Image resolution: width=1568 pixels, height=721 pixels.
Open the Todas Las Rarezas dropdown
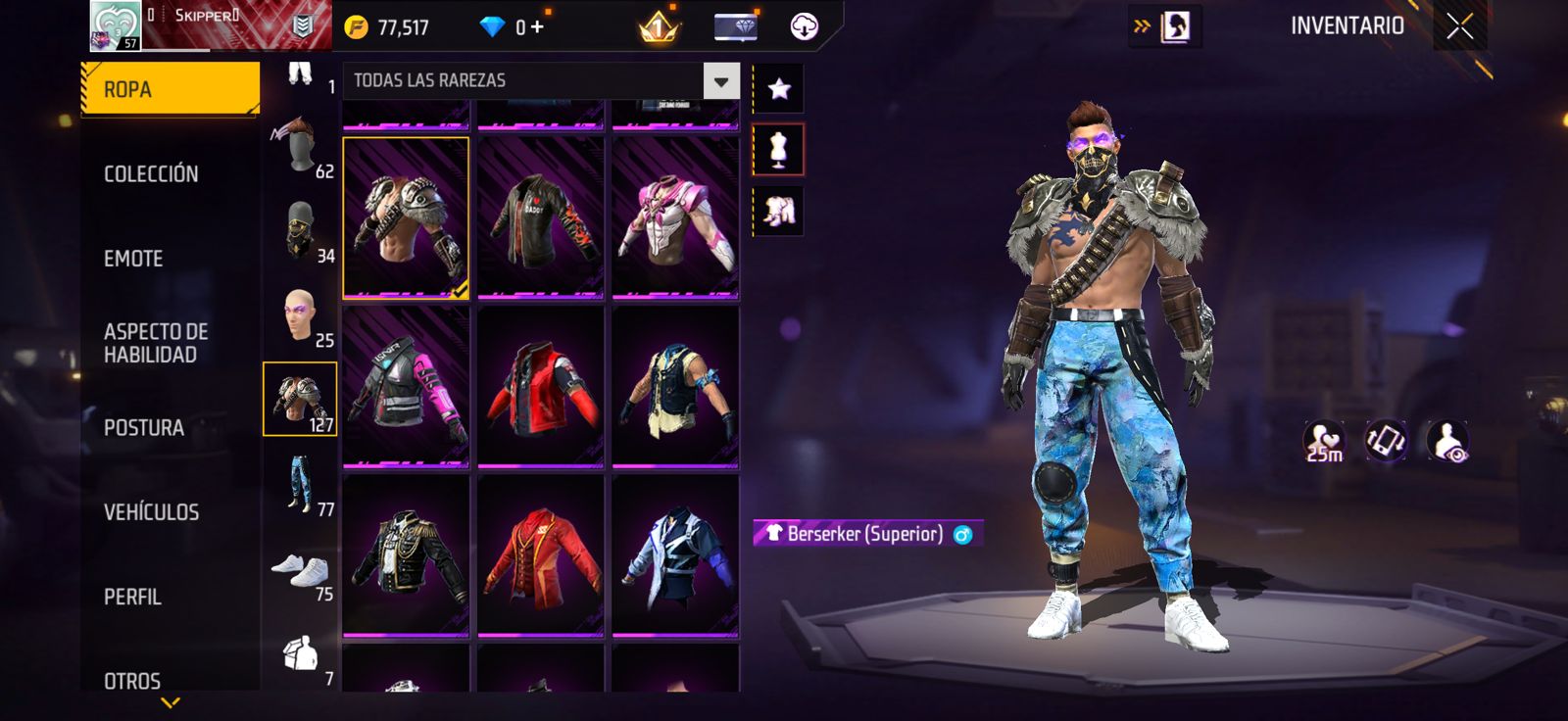coord(720,81)
